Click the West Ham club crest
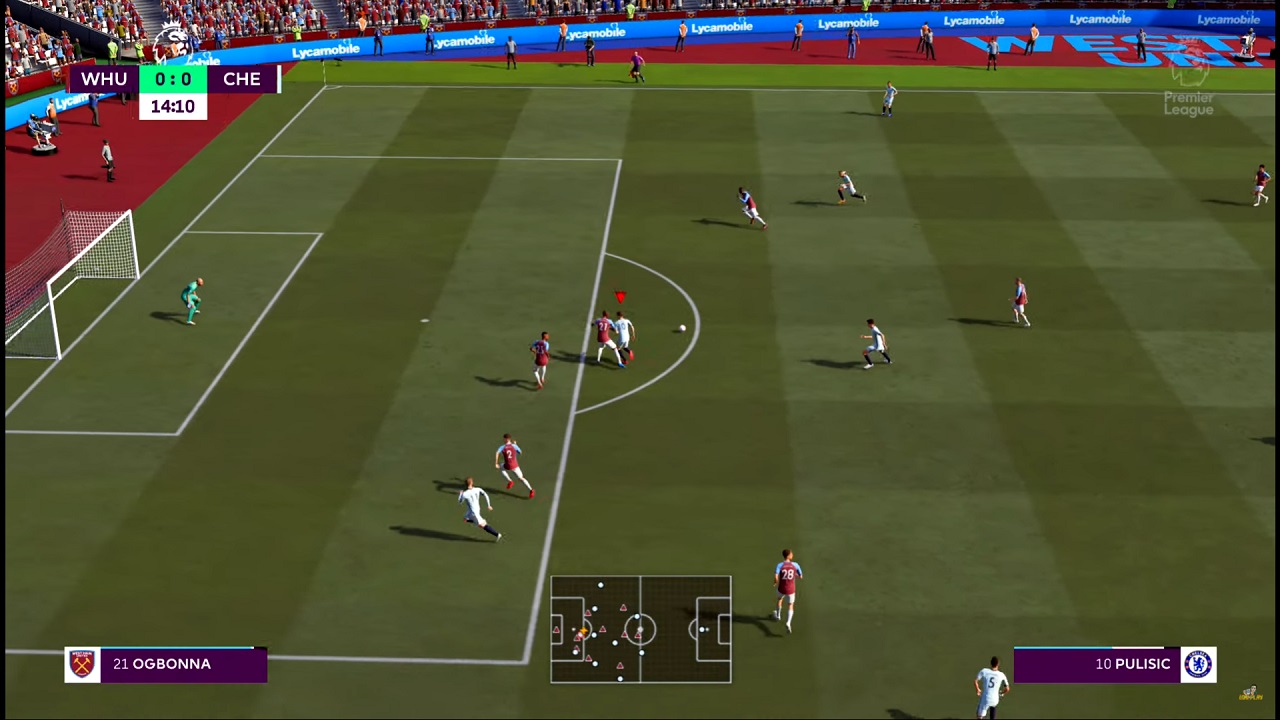 (x=82, y=664)
